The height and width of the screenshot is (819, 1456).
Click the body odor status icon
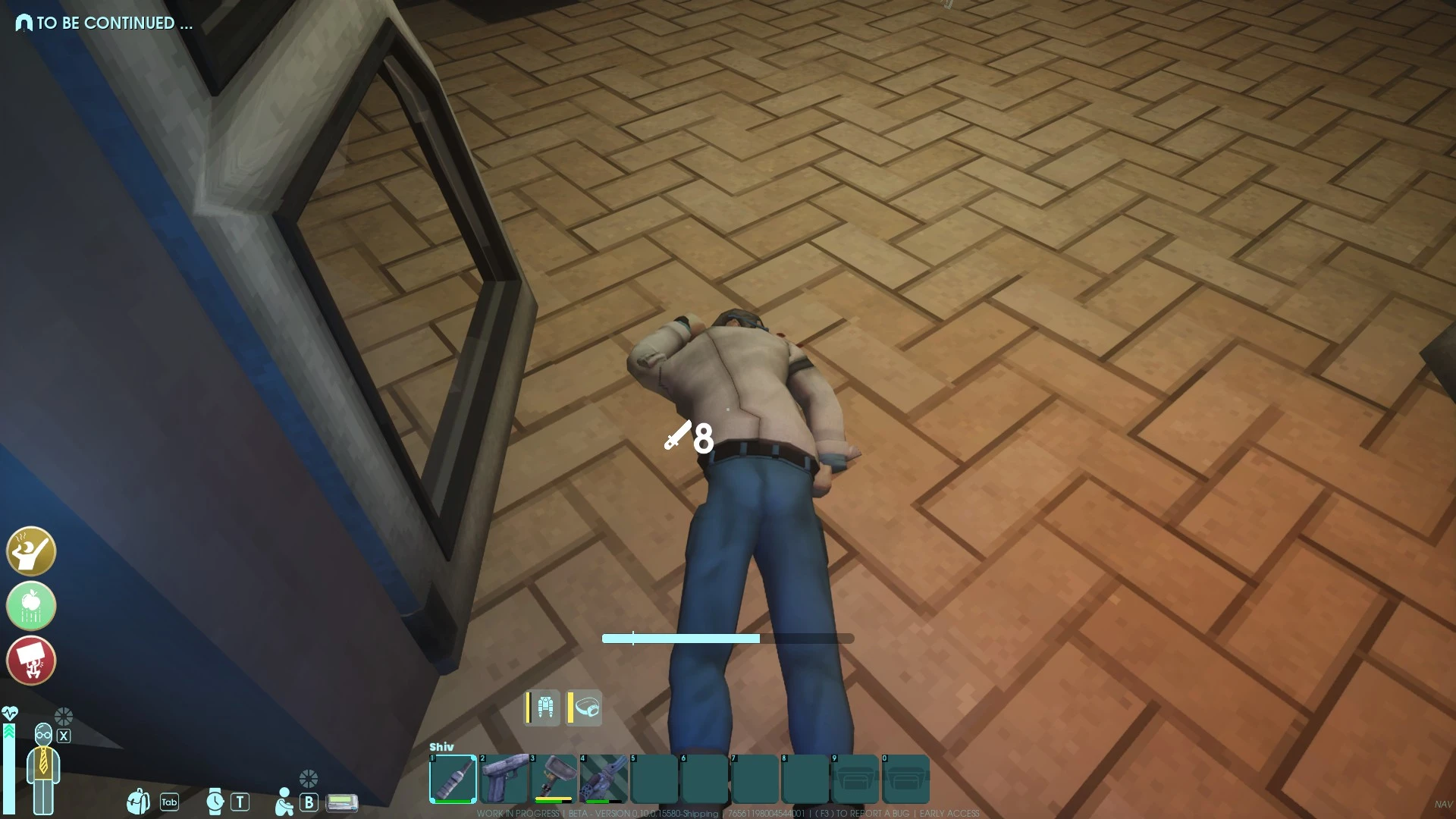[30, 551]
